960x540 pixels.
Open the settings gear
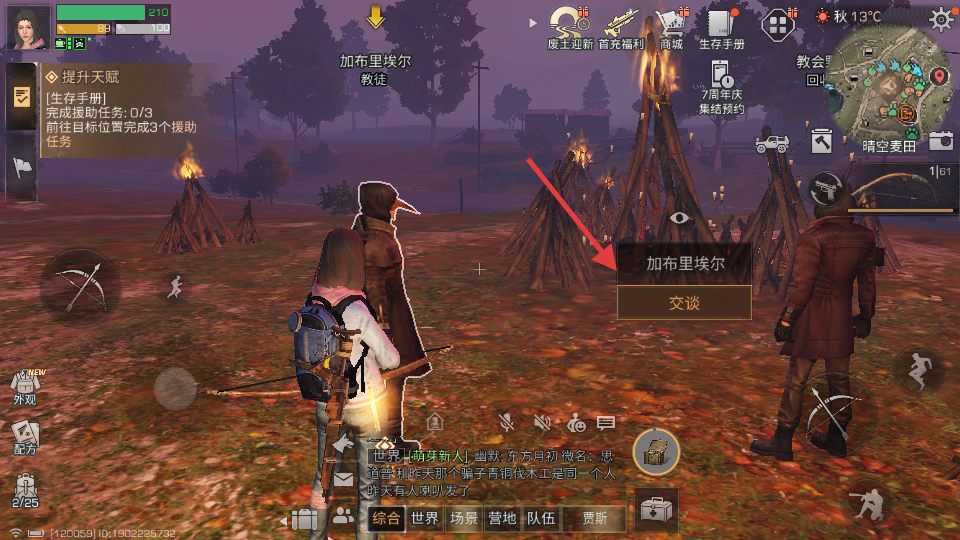point(940,19)
